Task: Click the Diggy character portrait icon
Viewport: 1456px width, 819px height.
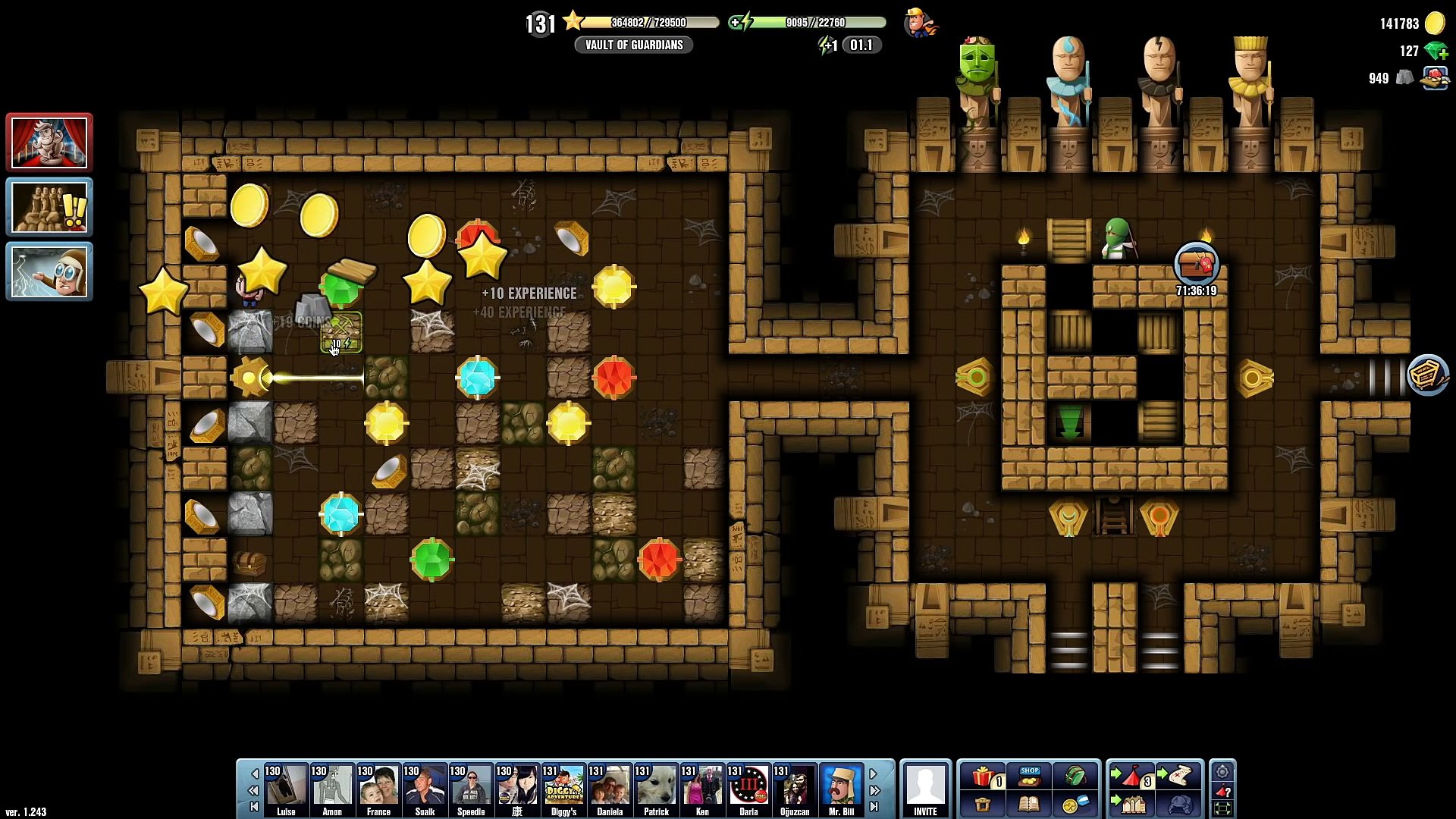Action: pyautogui.click(x=920, y=23)
